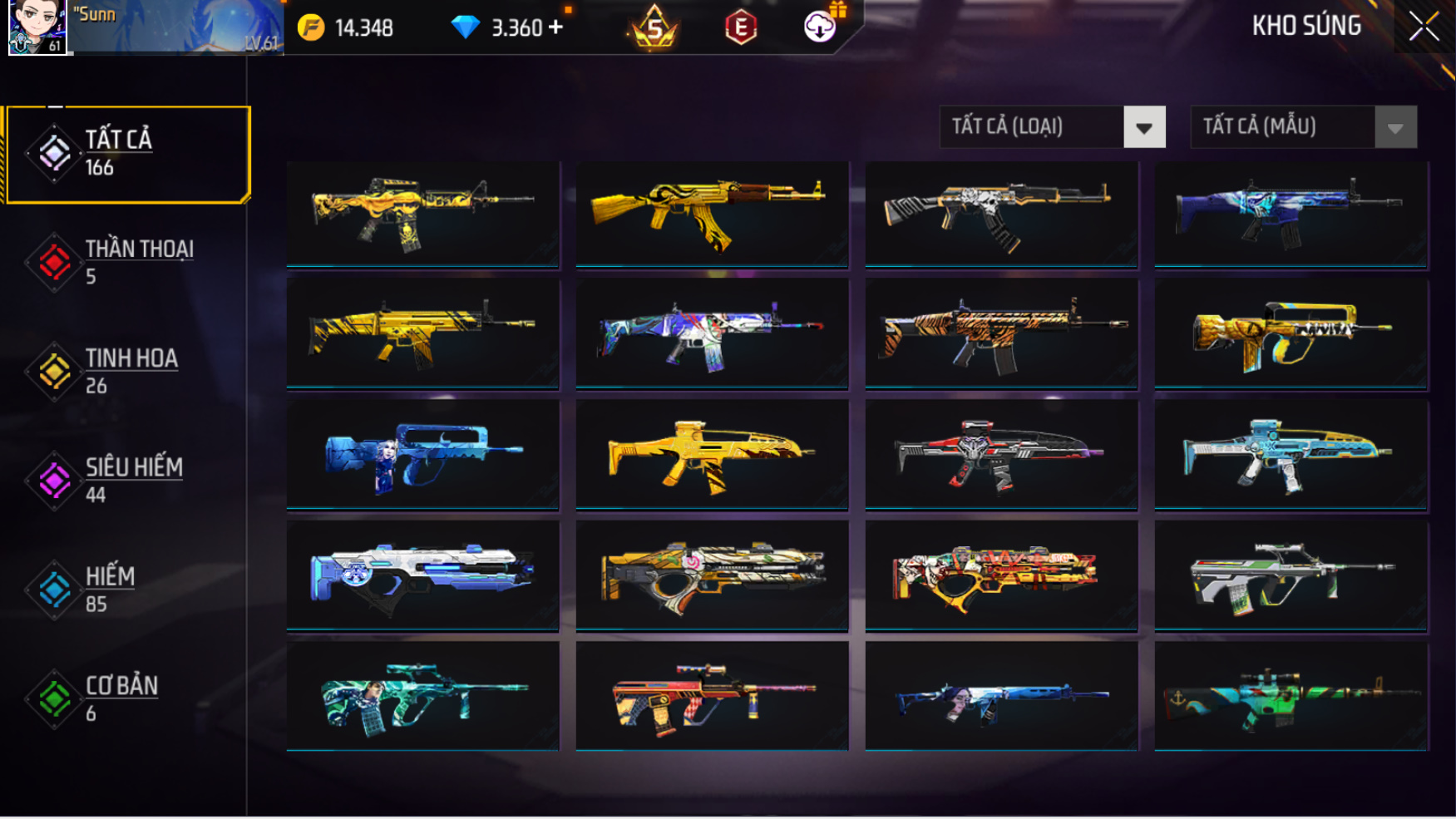Image resolution: width=1456 pixels, height=819 pixels.
Task: Open the crown rank icon
Action: [654, 28]
